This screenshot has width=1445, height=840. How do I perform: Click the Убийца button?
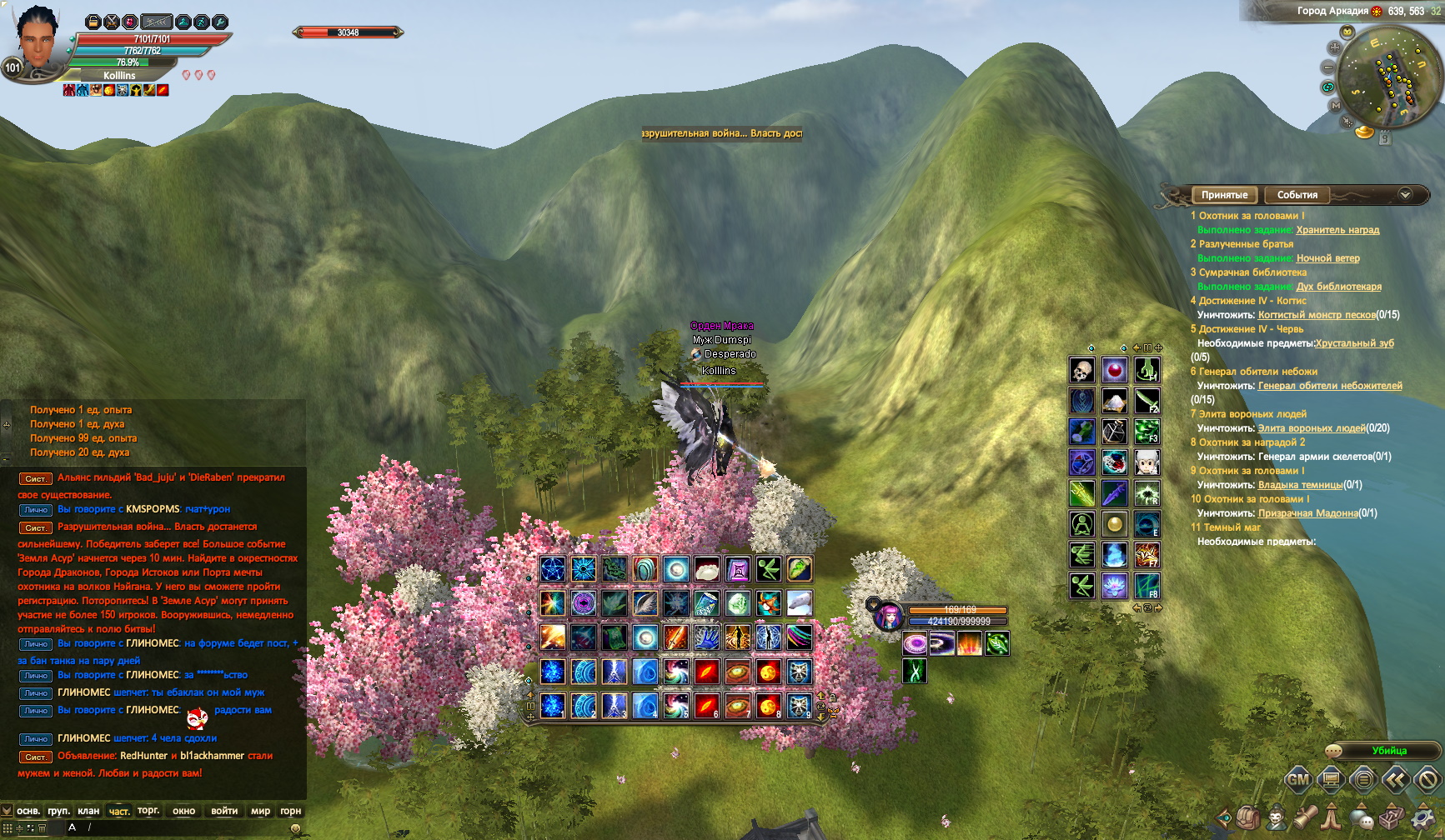pos(1388,751)
